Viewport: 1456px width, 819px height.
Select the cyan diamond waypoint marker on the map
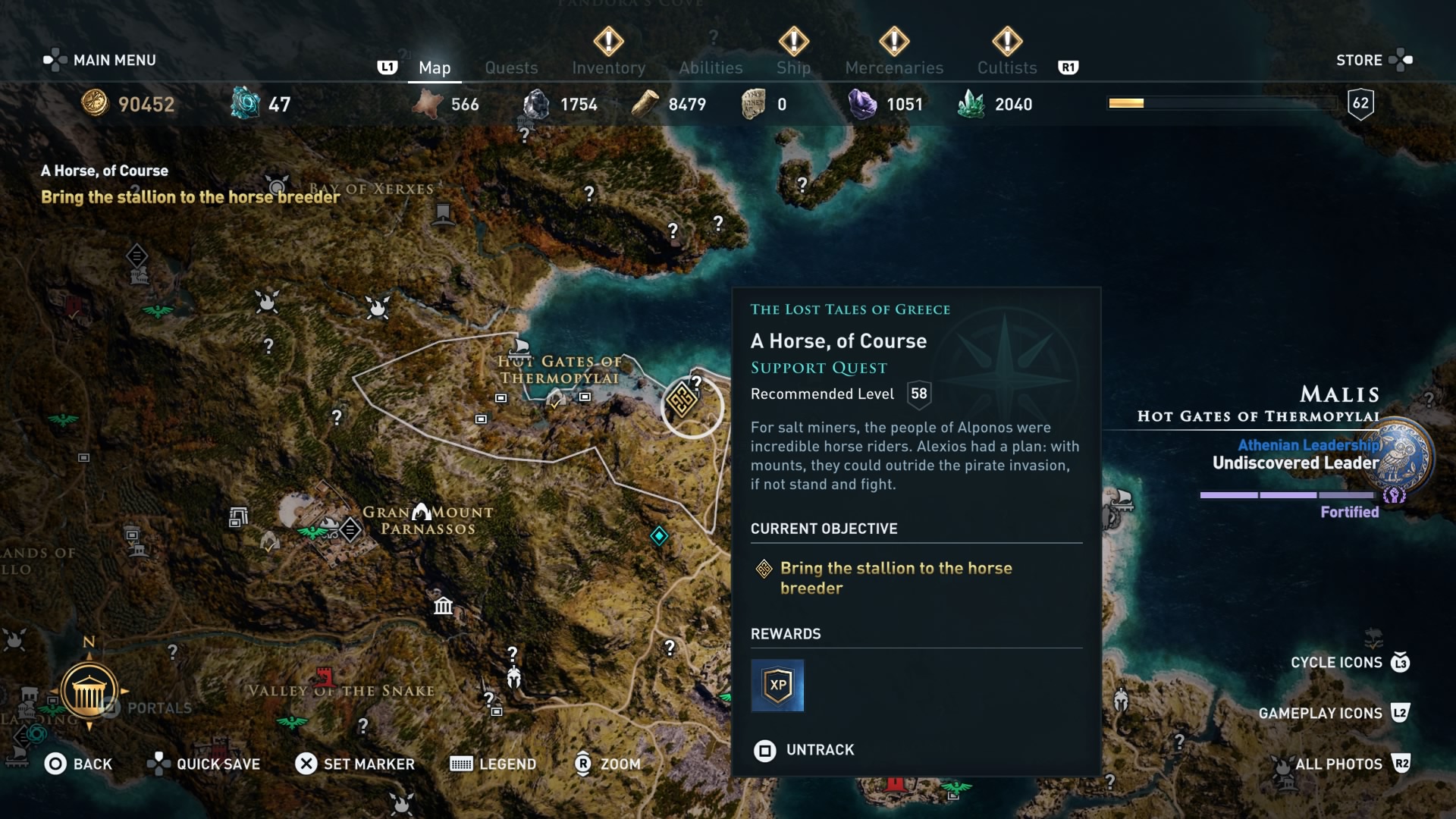coord(659,536)
